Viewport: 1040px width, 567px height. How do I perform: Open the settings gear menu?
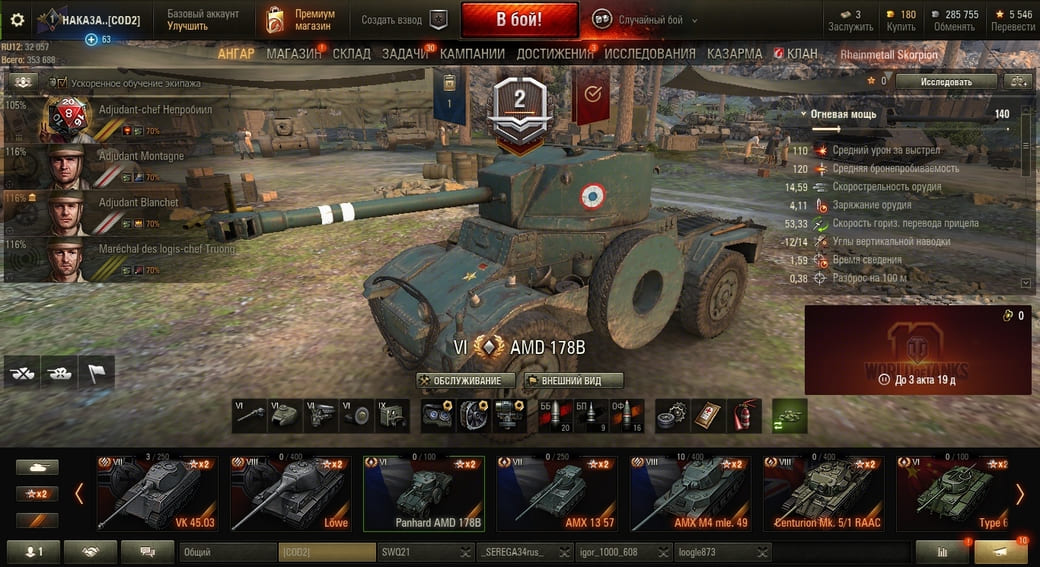16,19
